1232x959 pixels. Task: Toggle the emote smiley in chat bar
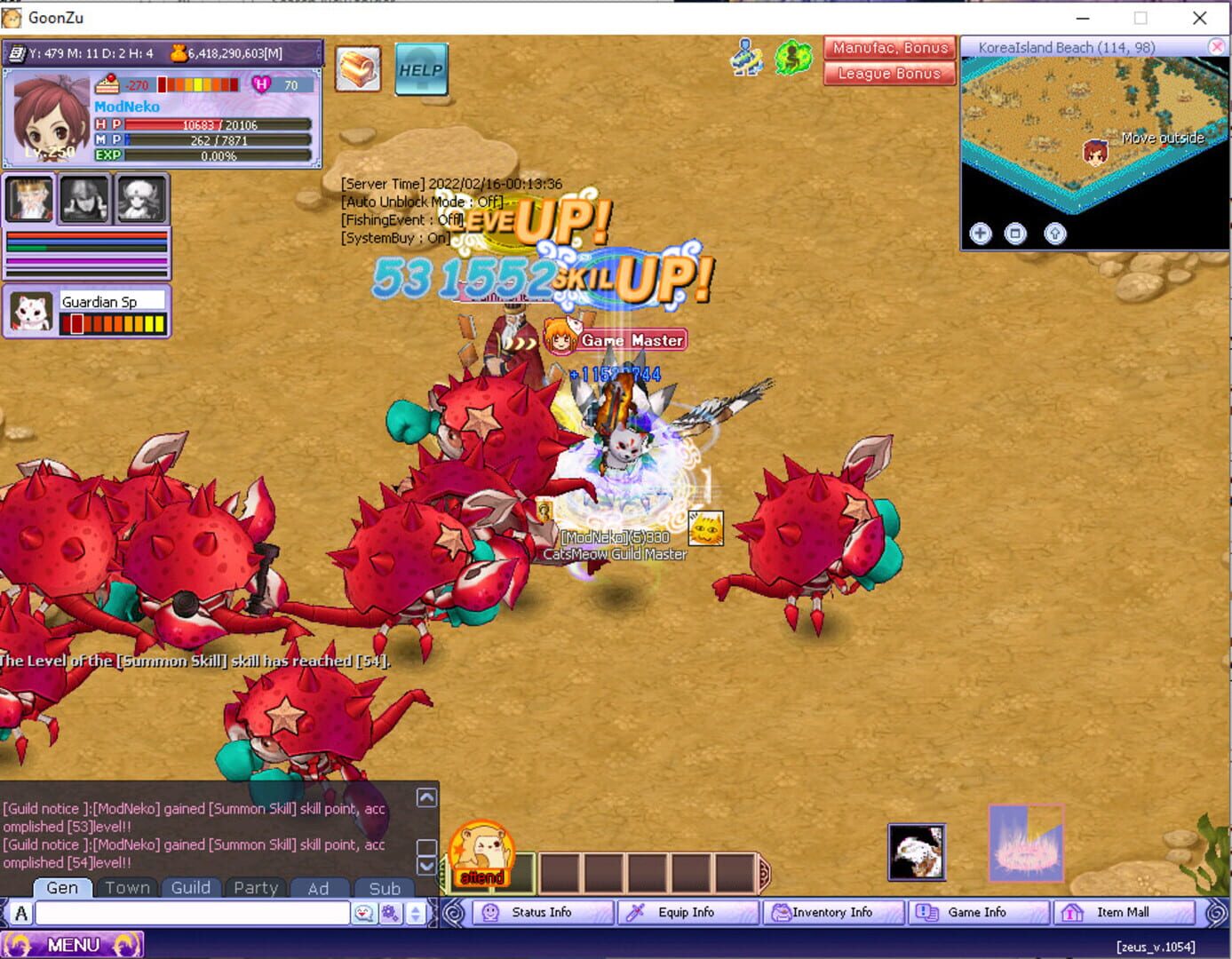(x=364, y=912)
